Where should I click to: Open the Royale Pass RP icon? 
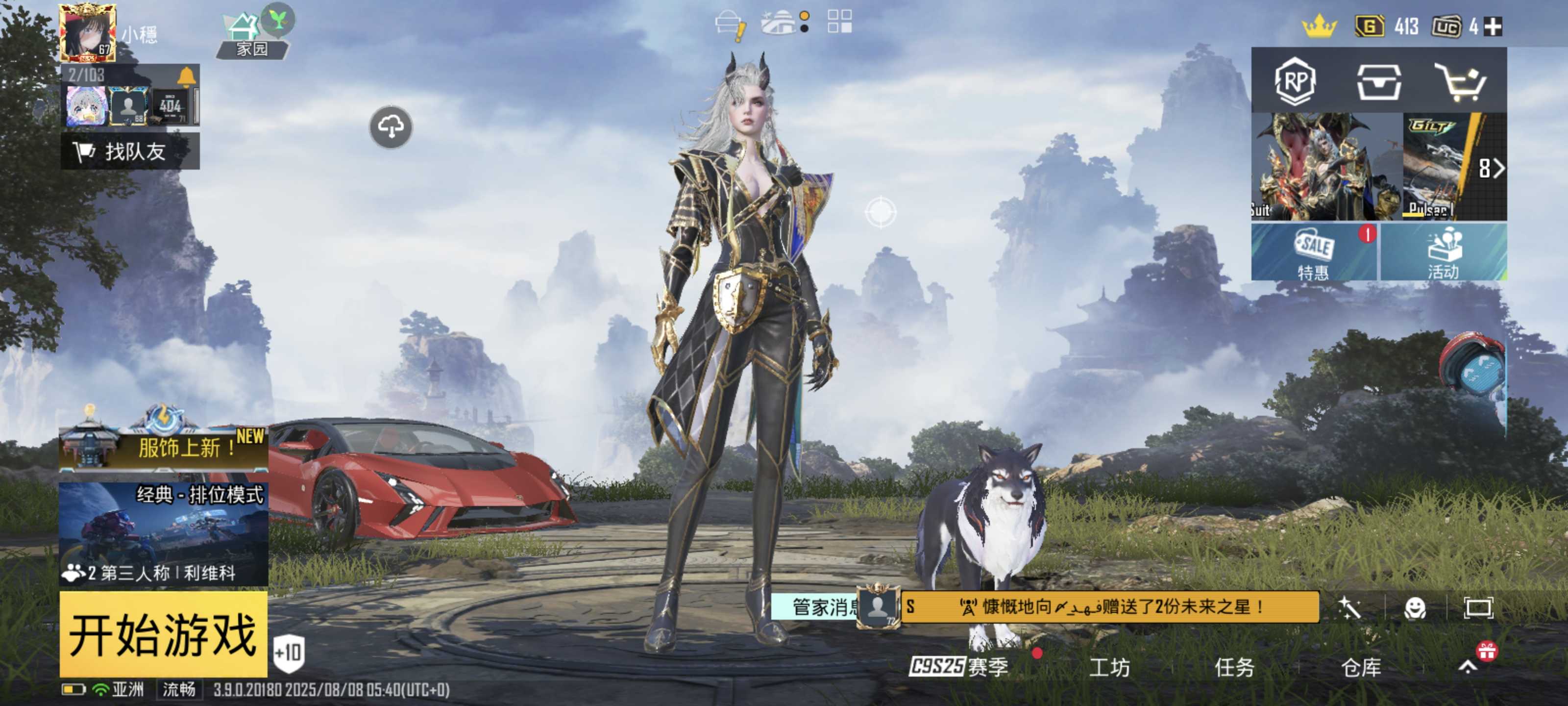(x=1295, y=81)
